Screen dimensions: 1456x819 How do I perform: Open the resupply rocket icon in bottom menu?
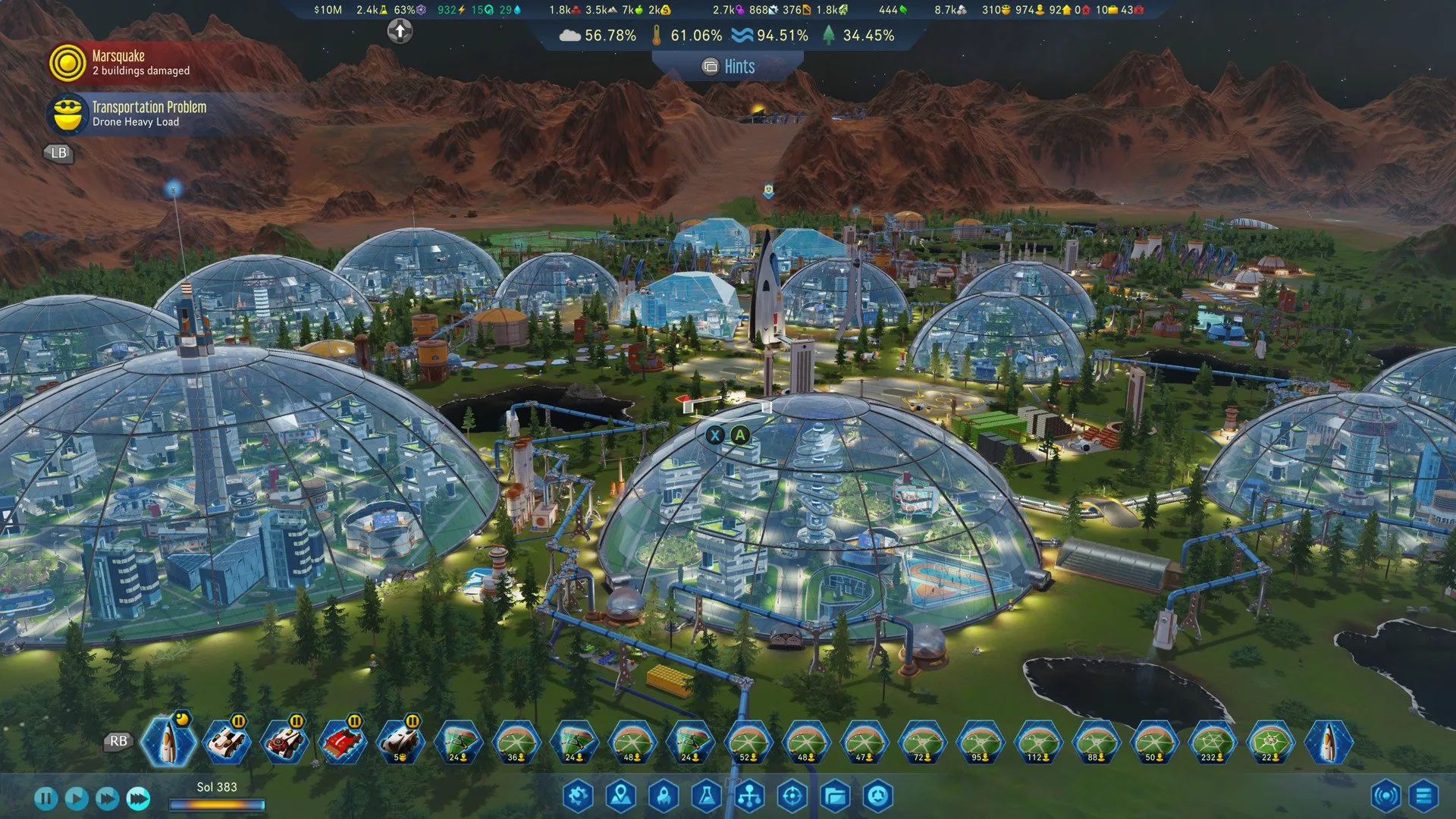(x=663, y=795)
